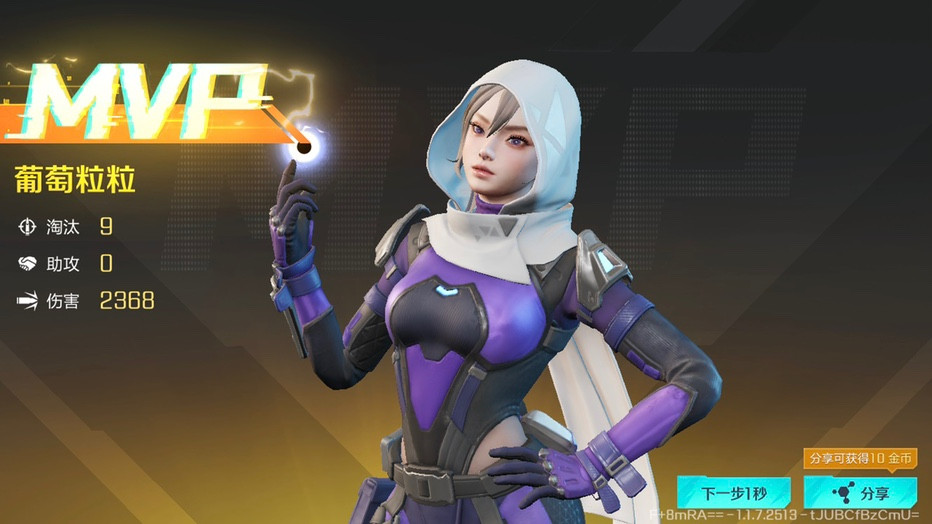Click the 下一步 next step button
Screen dimensions: 932x524
pos(733,492)
